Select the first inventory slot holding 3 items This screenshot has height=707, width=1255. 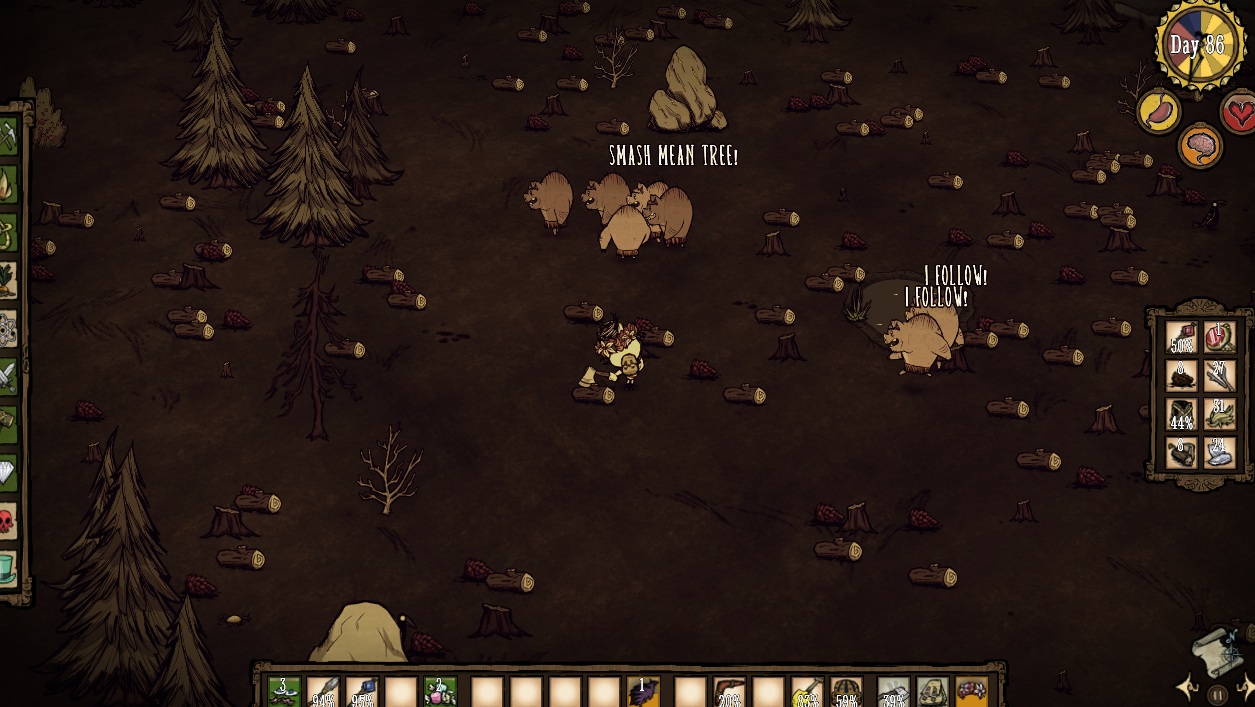[x=284, y=692]
